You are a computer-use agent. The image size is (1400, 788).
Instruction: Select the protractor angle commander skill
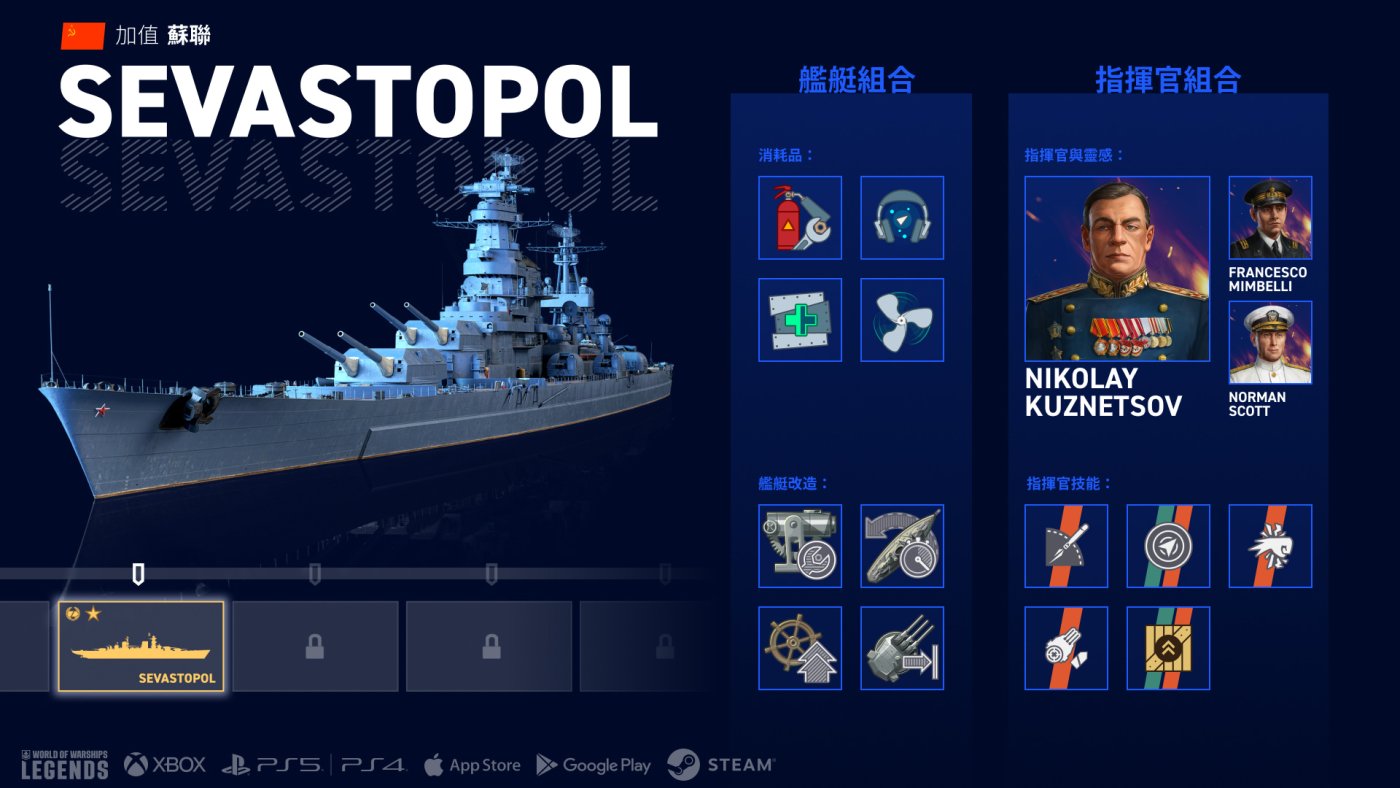pyautogui.click(x=1066, y=546)
